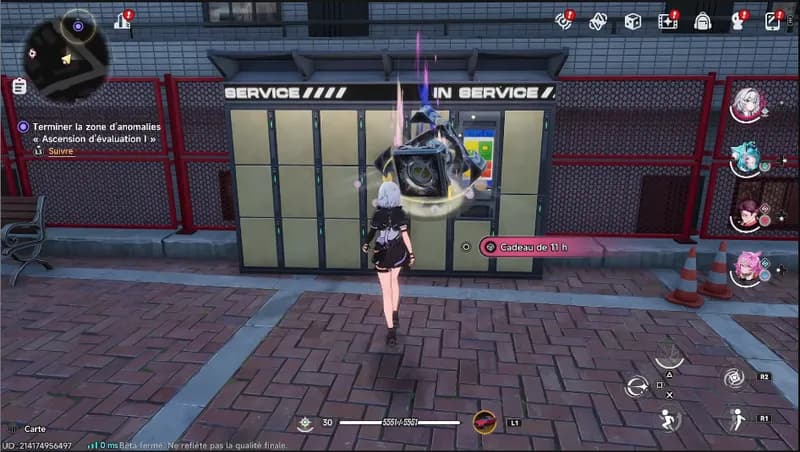This screenshot has width=800, height=452.
Task: Open the figure icon left of the tablet
Action: click(739, 21)
